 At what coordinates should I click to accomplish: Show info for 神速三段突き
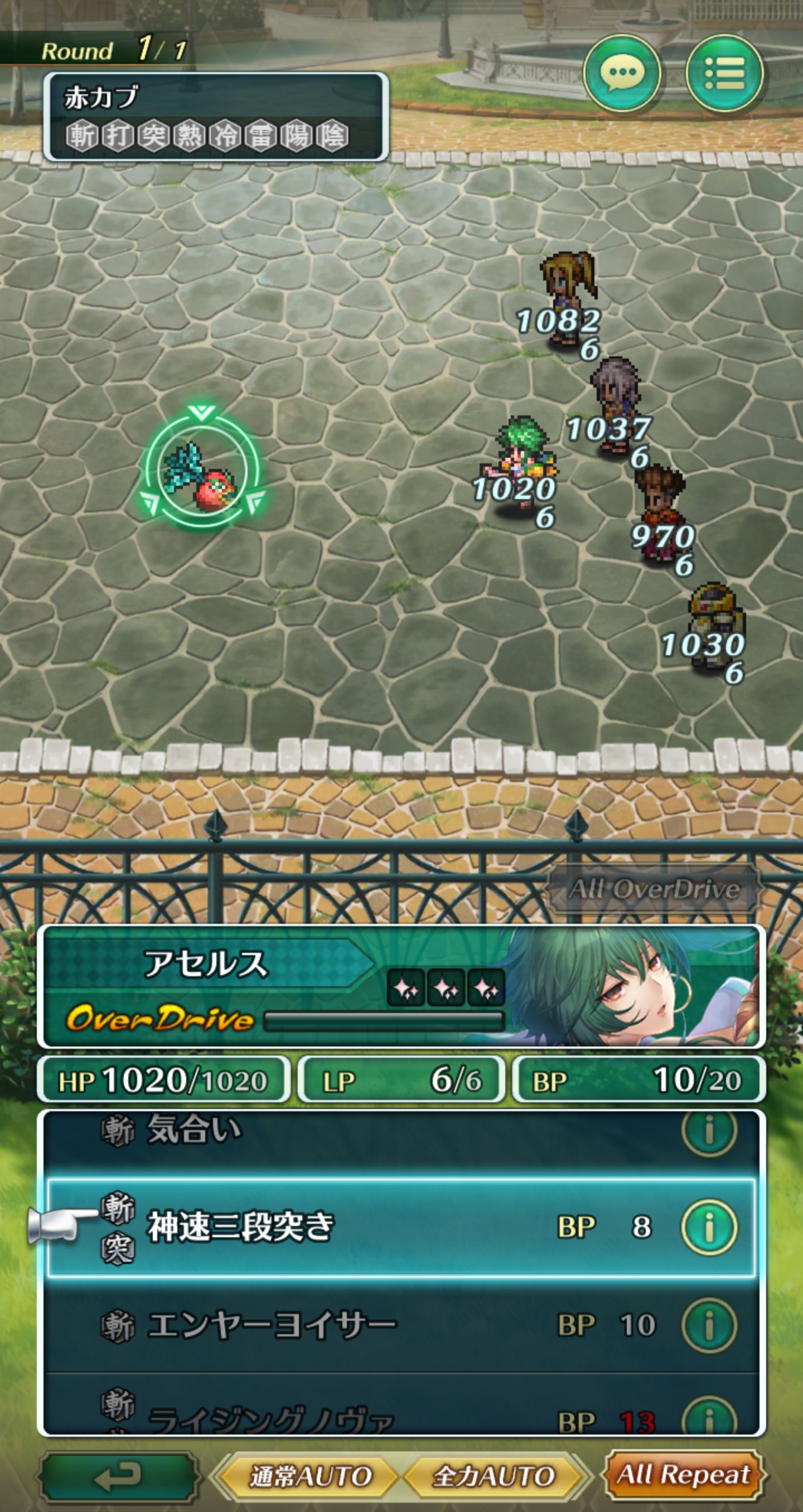709,1227
